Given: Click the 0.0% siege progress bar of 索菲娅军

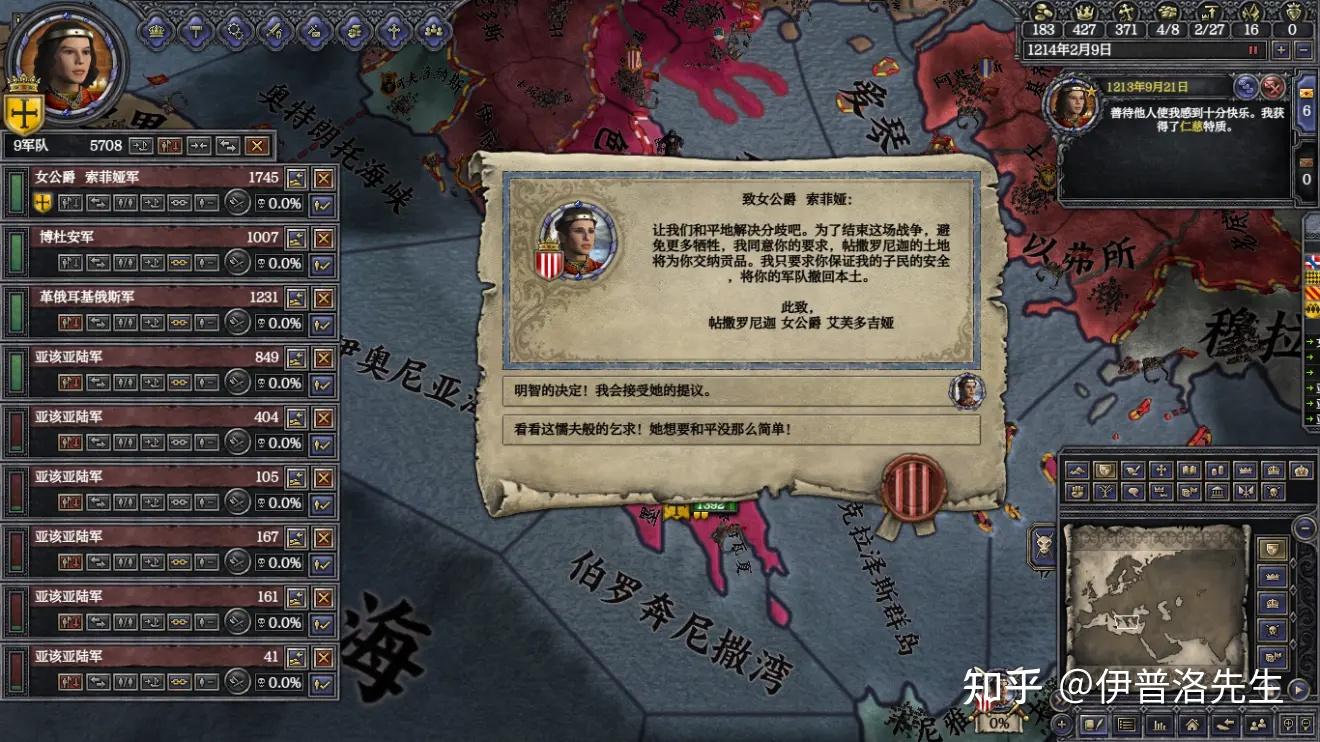Looking at the screenshot, I should click(x=278, y=203).
